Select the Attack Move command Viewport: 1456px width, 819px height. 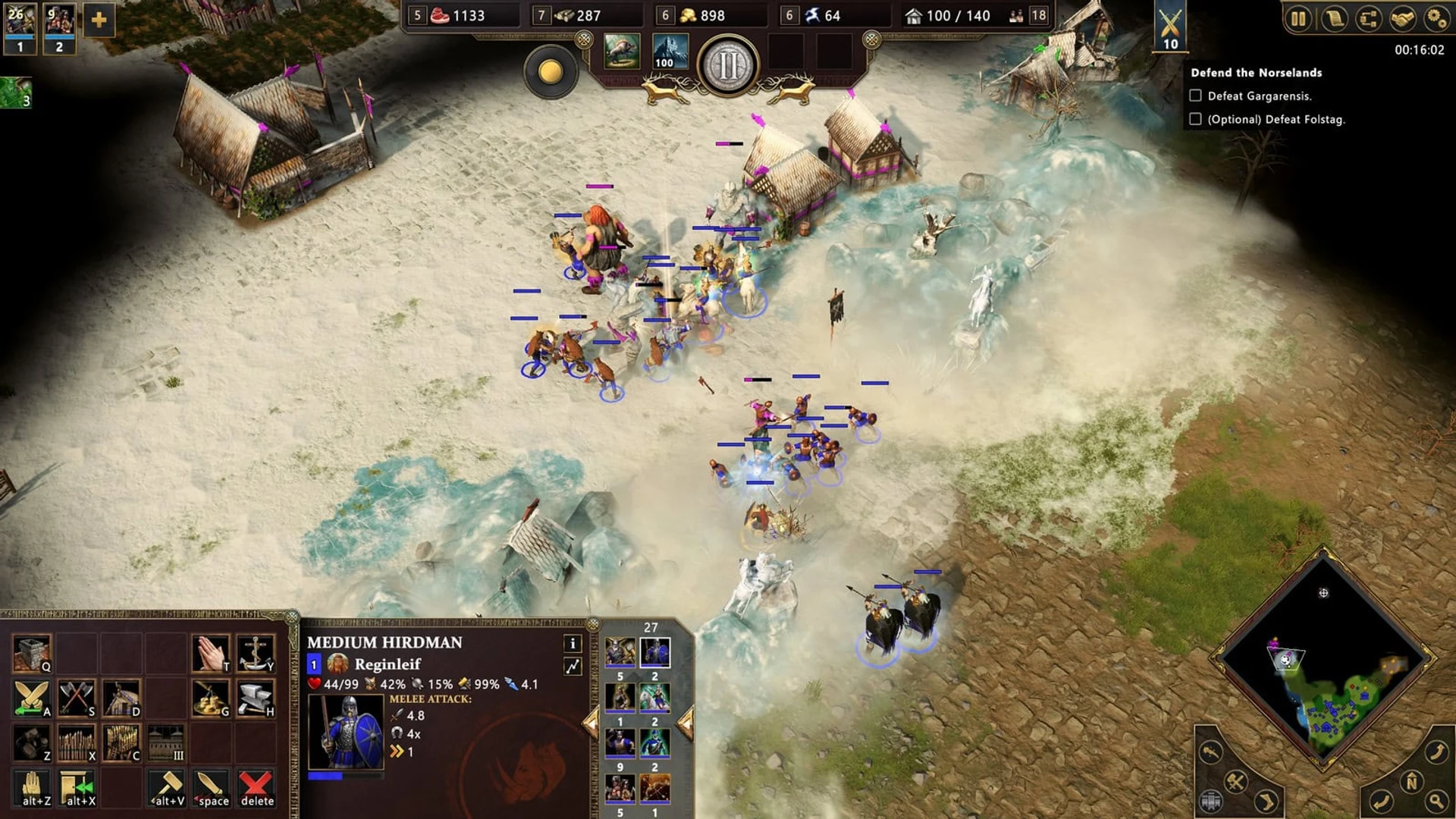pyautogui.click(x=33, y=698)
